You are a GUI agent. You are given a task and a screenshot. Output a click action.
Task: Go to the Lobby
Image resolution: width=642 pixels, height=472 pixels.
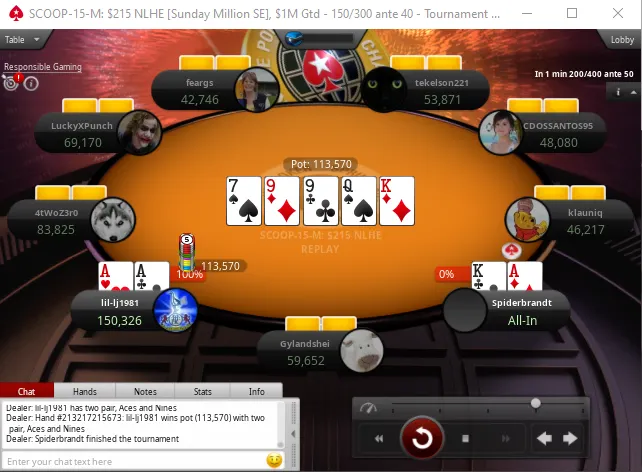[x=622, y=40]
